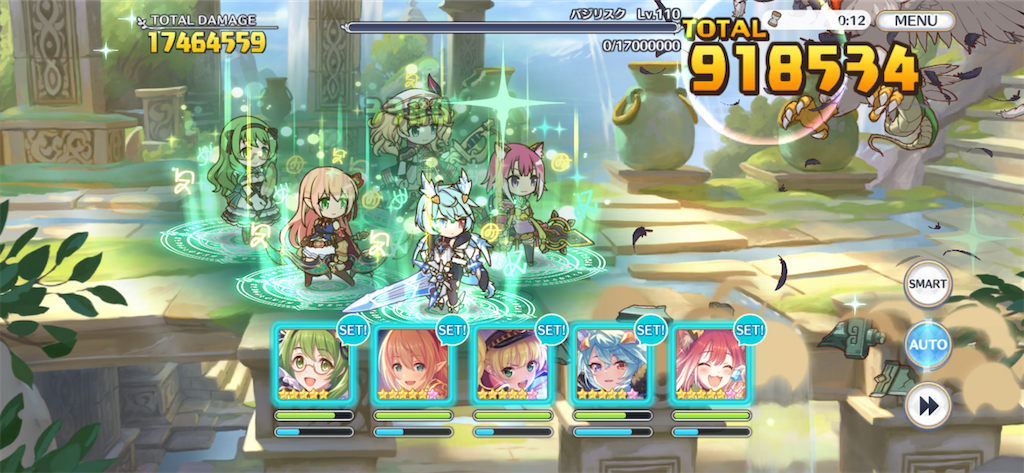Activate the fast-forward speed button
The image size is (1024, 473).
click(927, 406)
